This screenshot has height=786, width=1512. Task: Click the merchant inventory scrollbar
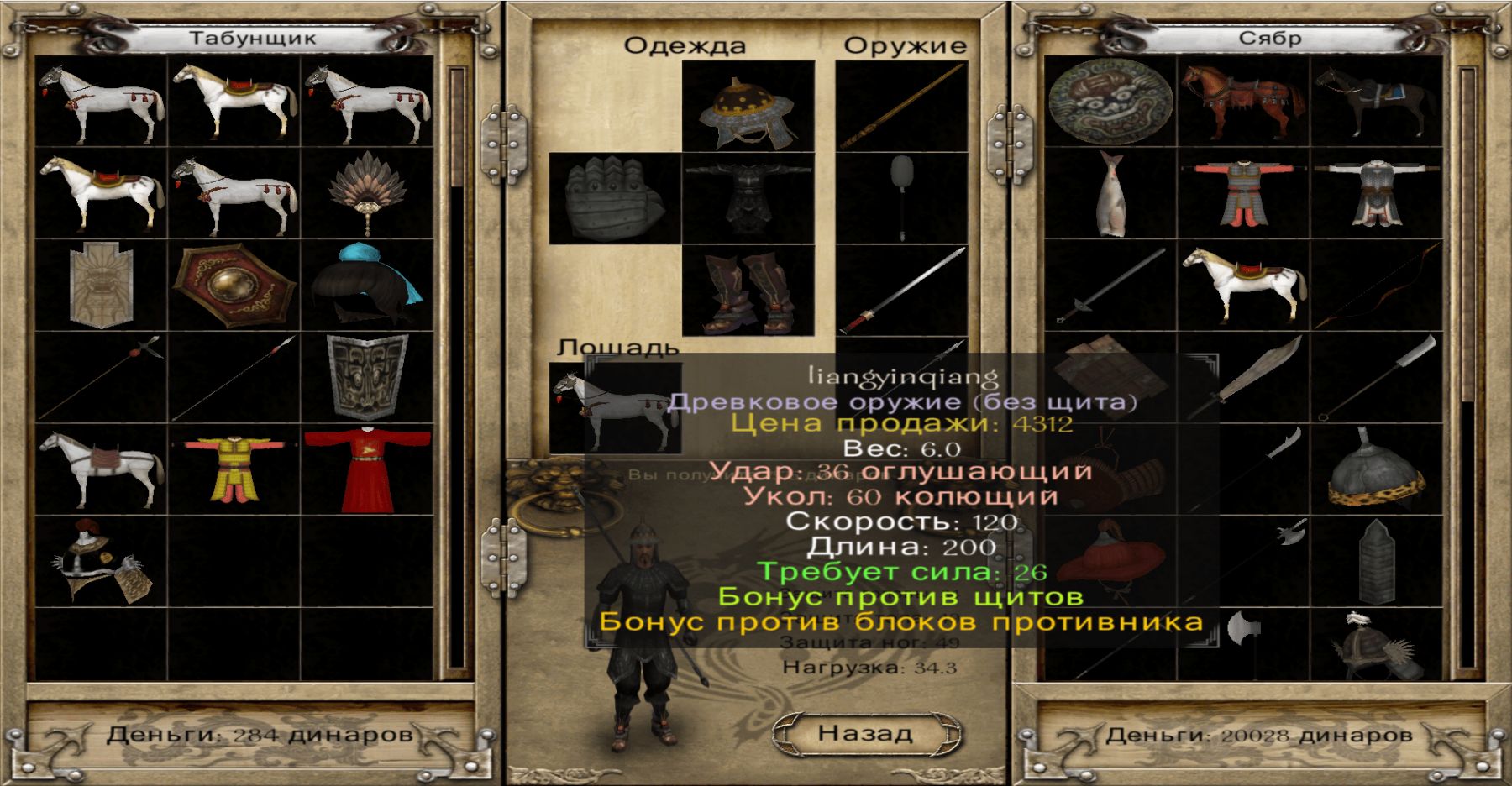(x=1467, y=369)
